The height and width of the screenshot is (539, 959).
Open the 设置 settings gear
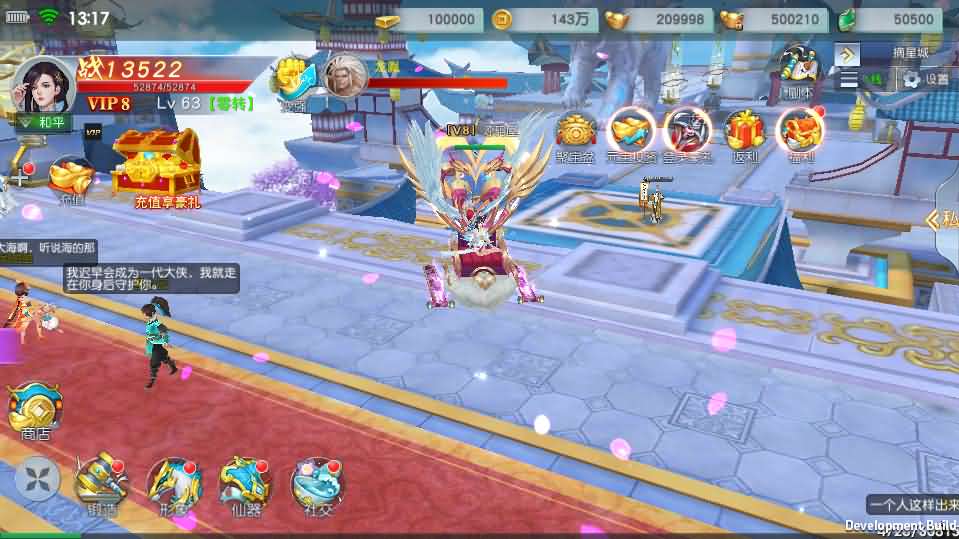click(x=925, y=78)
